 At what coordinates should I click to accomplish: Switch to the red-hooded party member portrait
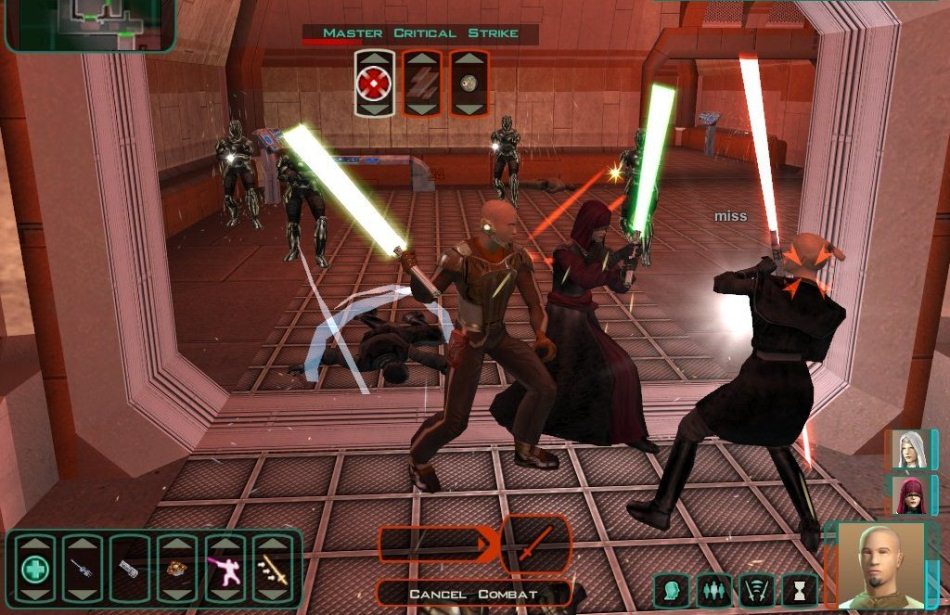click(x=909, y=495)
